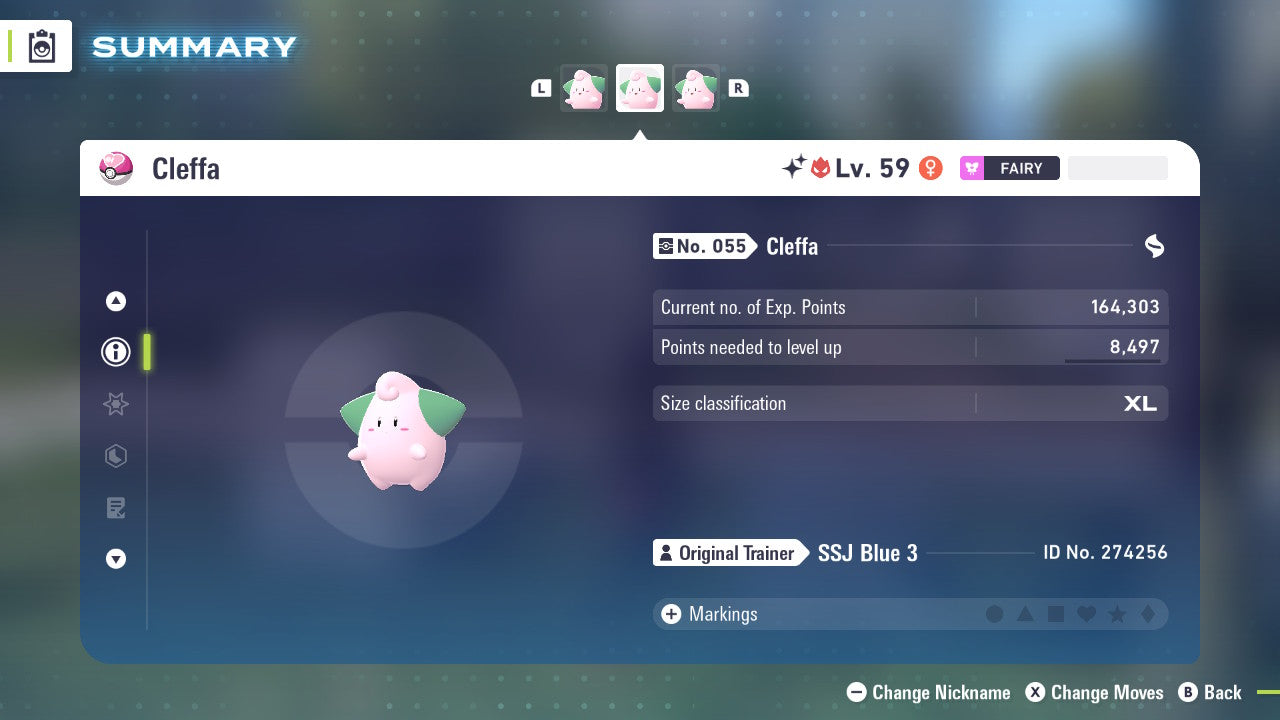
Task: Click the down arrow below the sidebar icons
Action: point(115,559)
